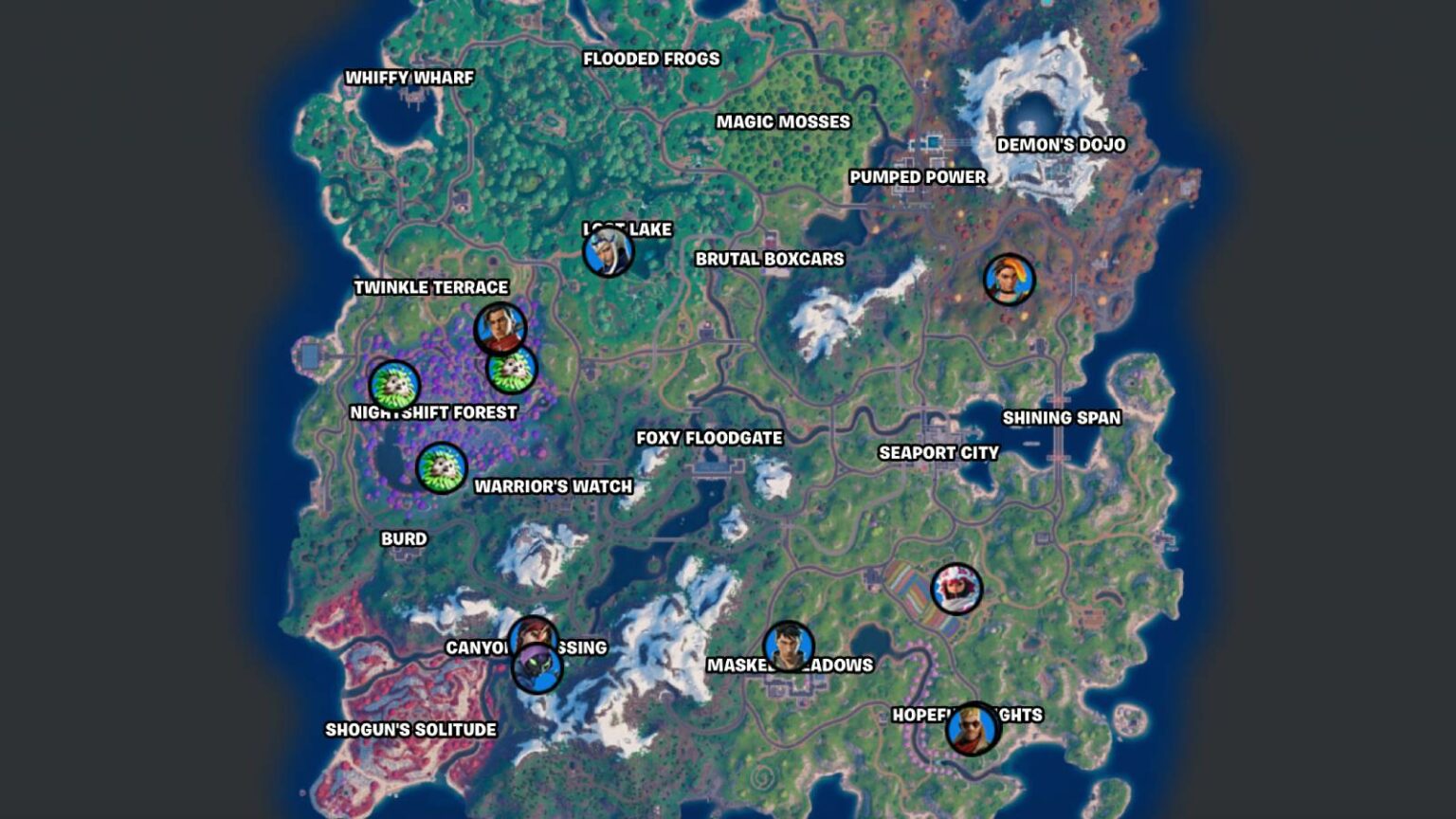Select the creature icon beside Warrior's Watch

(438, 465)
